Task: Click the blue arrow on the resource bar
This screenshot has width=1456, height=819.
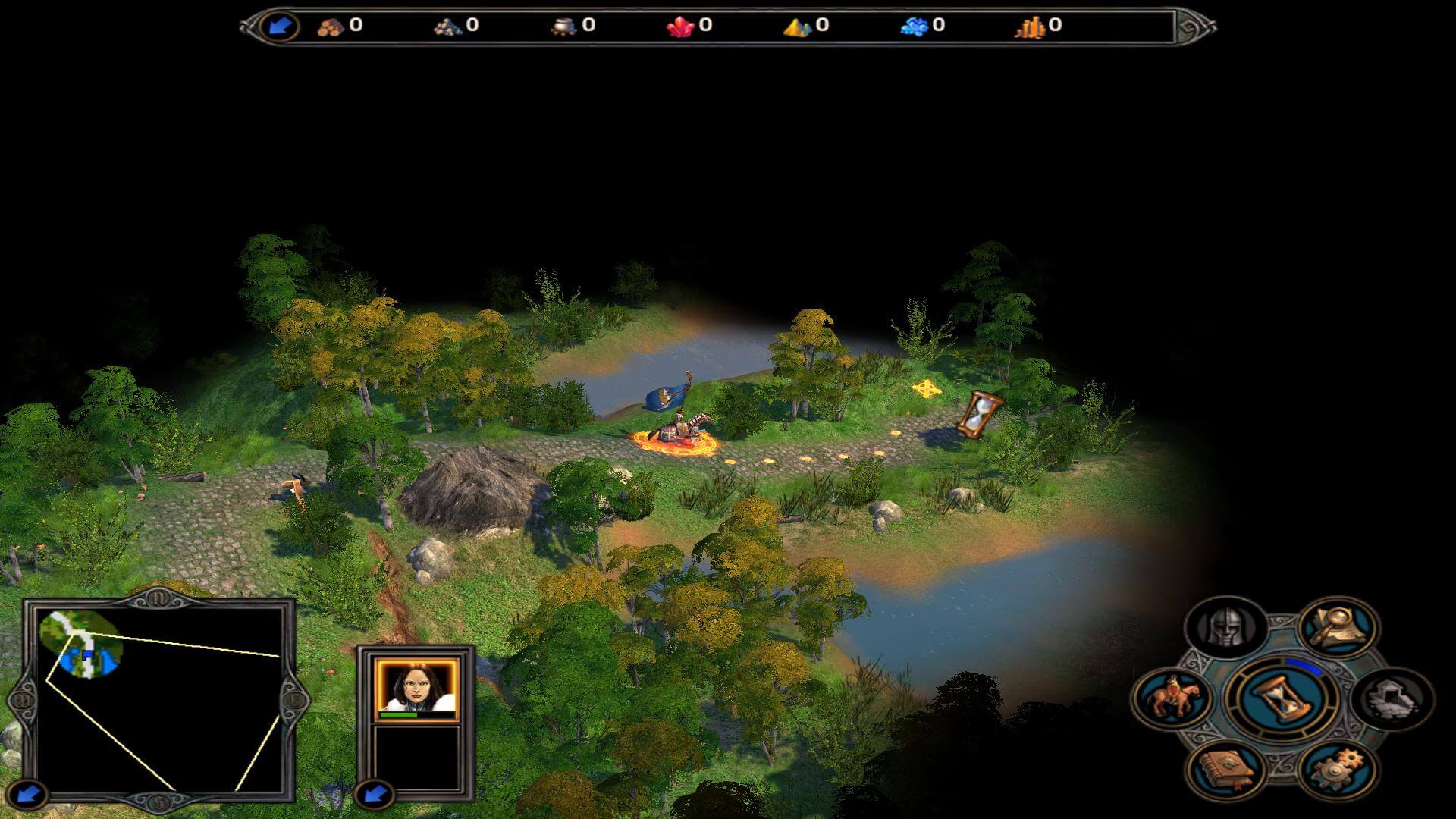Action: [x=278, y=27]
